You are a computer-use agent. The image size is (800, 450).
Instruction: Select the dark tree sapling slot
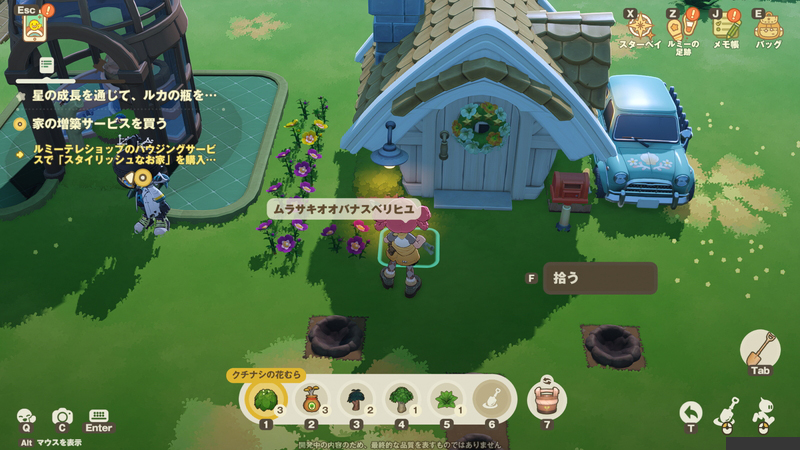356,399
